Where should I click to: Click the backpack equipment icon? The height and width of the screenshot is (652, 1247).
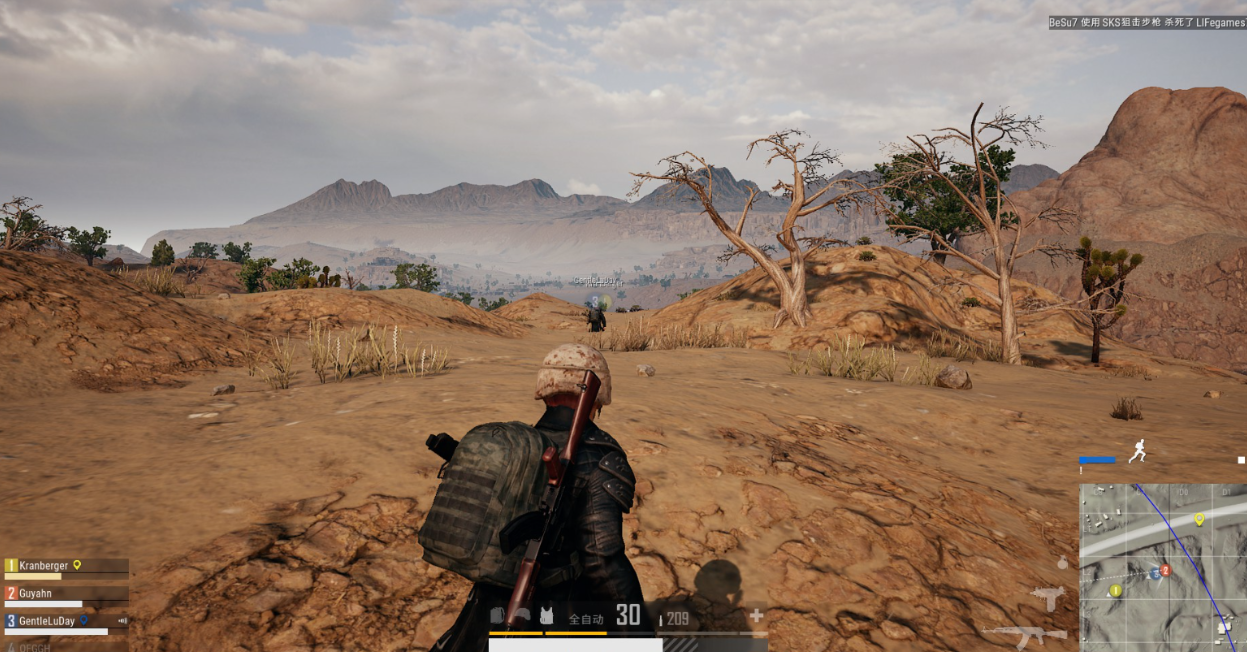point(498,616)
